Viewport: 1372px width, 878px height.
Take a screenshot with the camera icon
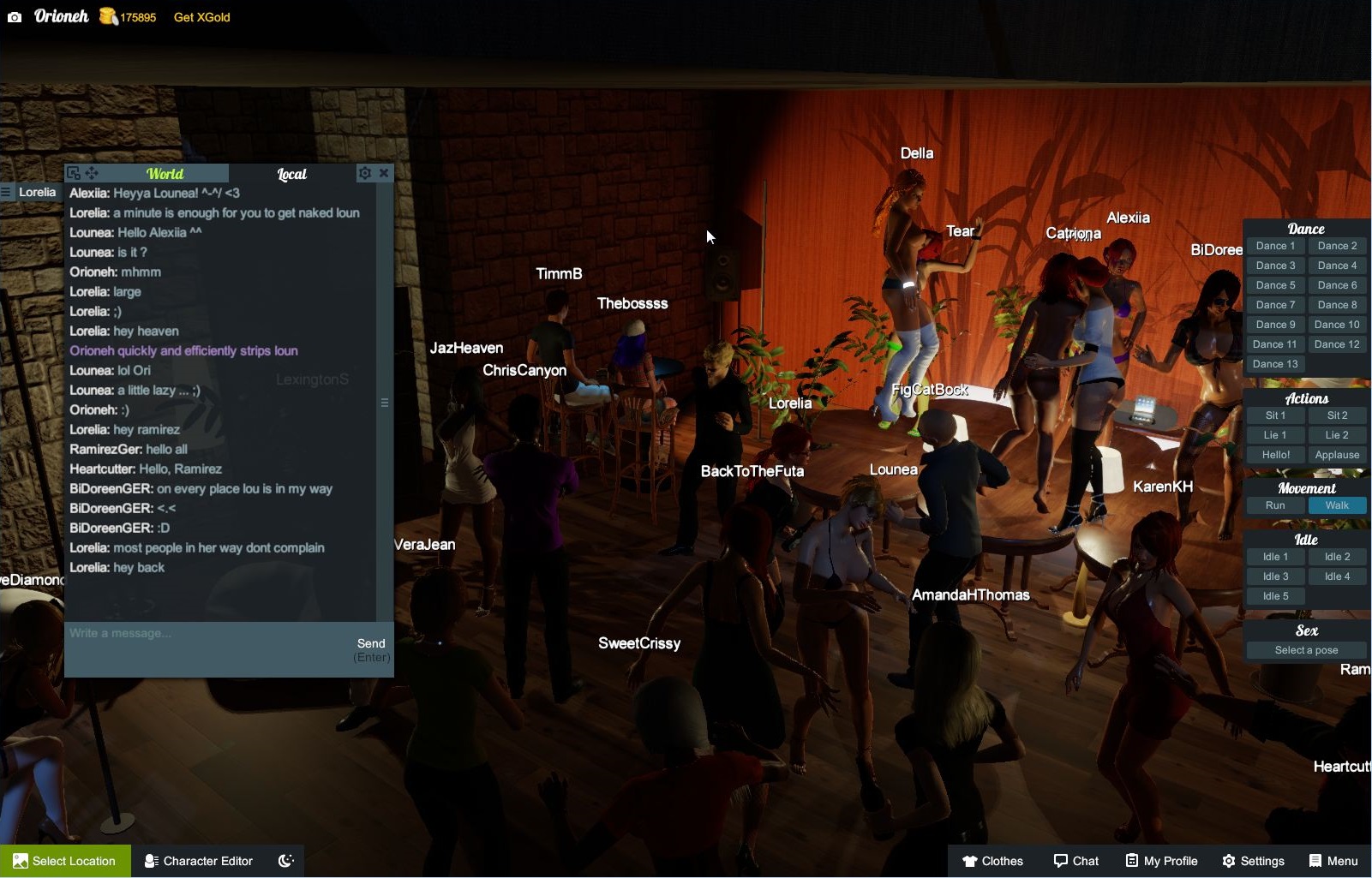(x=13, y=15)
